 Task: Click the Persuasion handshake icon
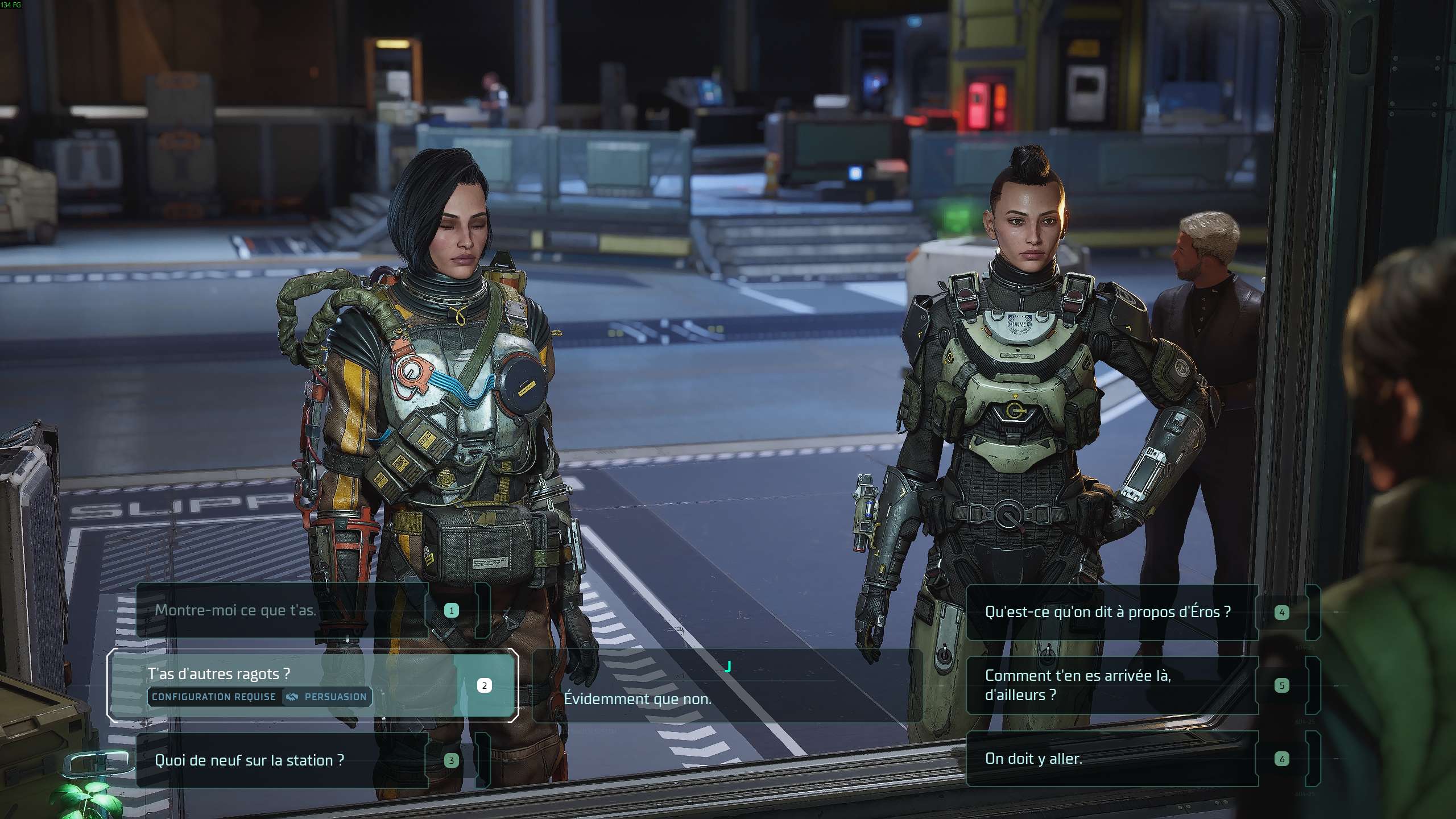[x=293, y=696]
